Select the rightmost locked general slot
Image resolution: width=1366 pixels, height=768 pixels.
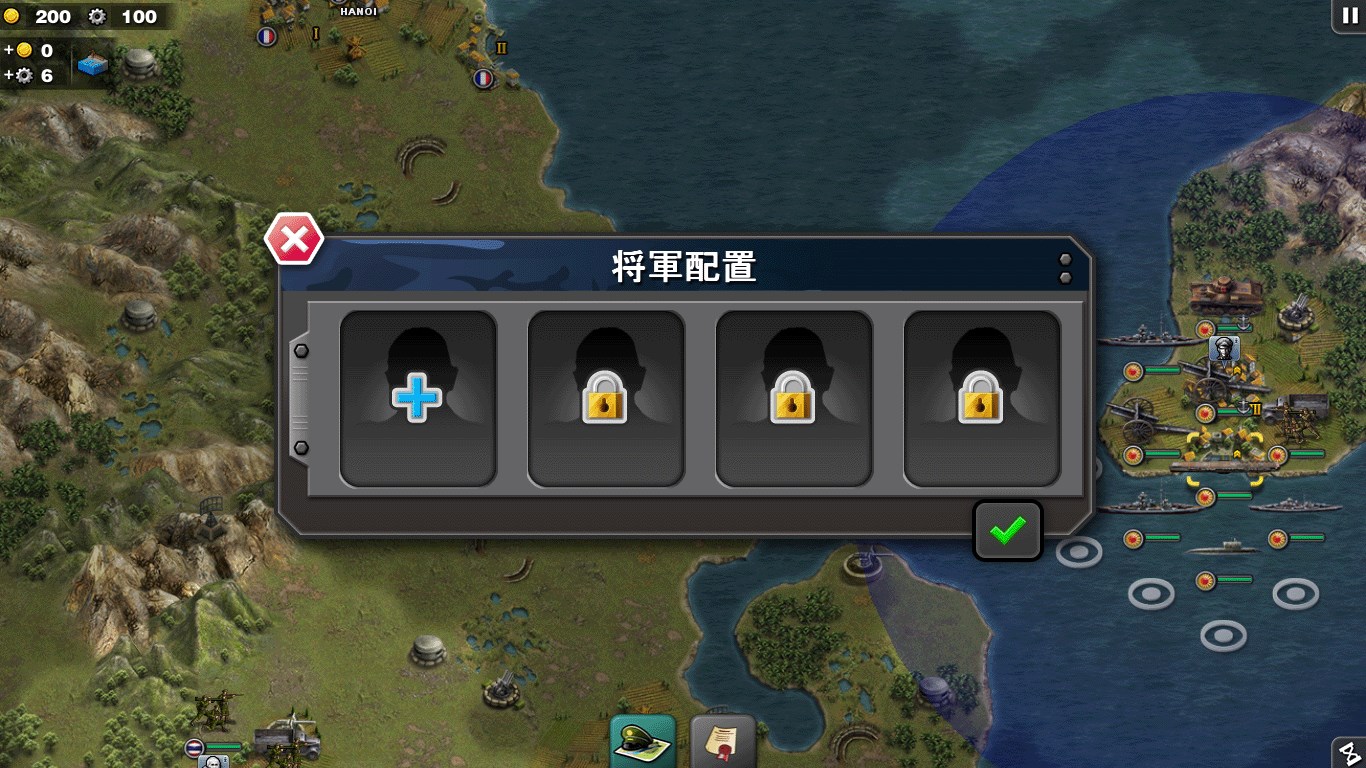click(981, 397)
